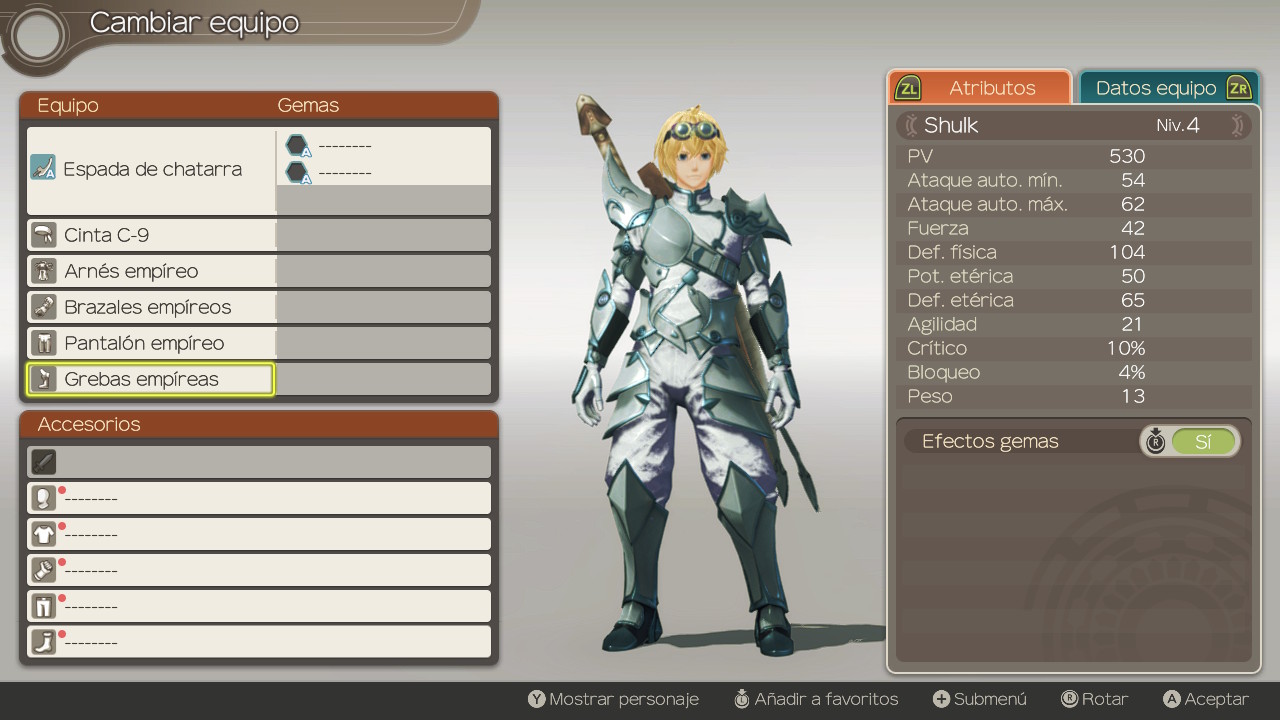Select the dark weapon accessory slot
Image resolution: width=1280 pixels, height=720 pixels.
[x=258, y=462]
